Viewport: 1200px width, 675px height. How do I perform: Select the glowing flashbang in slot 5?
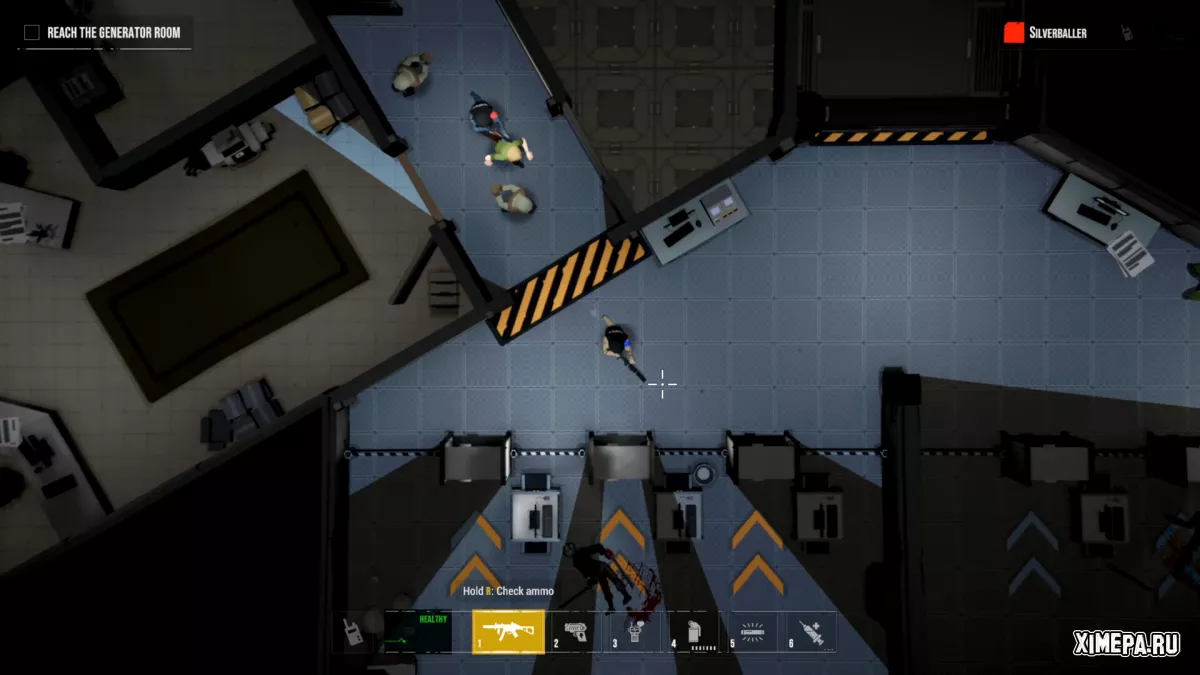coord(752,632)
